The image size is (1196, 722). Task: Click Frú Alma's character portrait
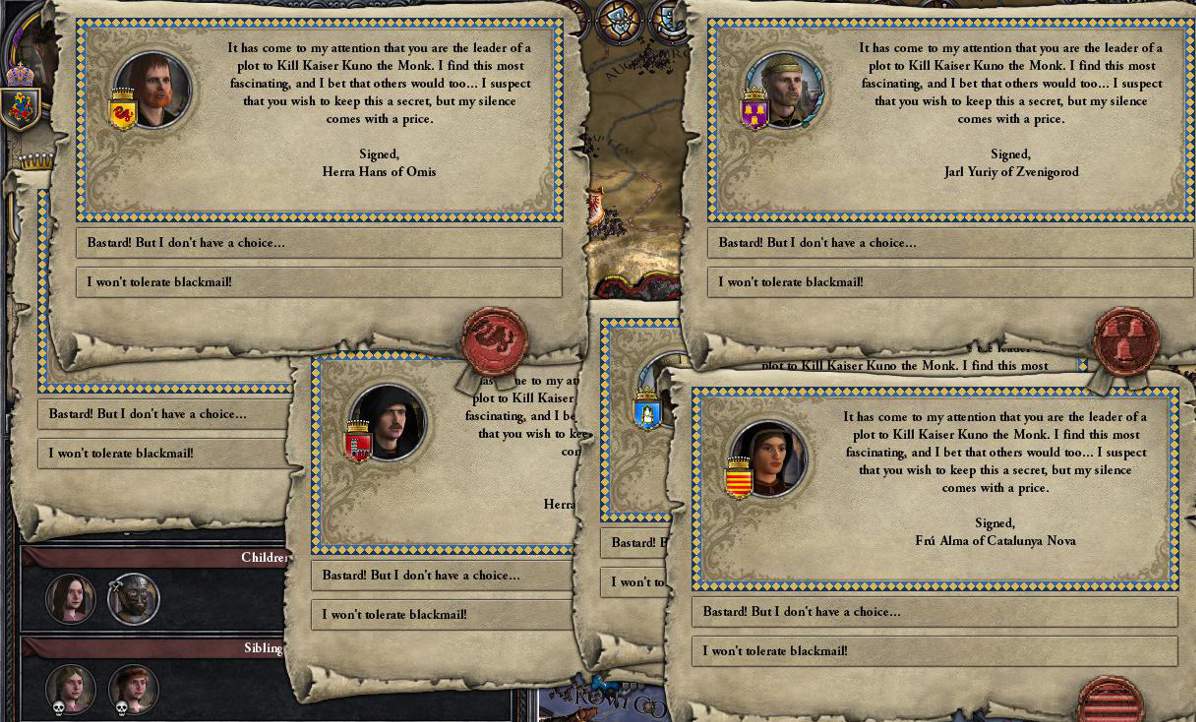[x=768, y=458]
